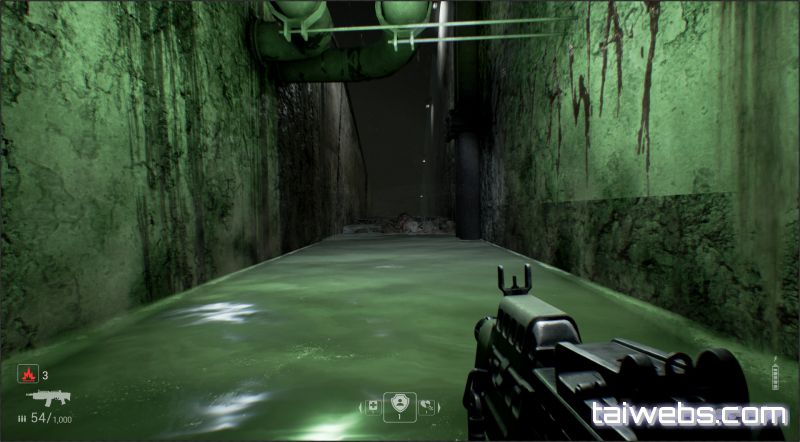Screen dimensions: 800x442
Task: Click the red flame grenade icon
Action: tap(27, 375)
